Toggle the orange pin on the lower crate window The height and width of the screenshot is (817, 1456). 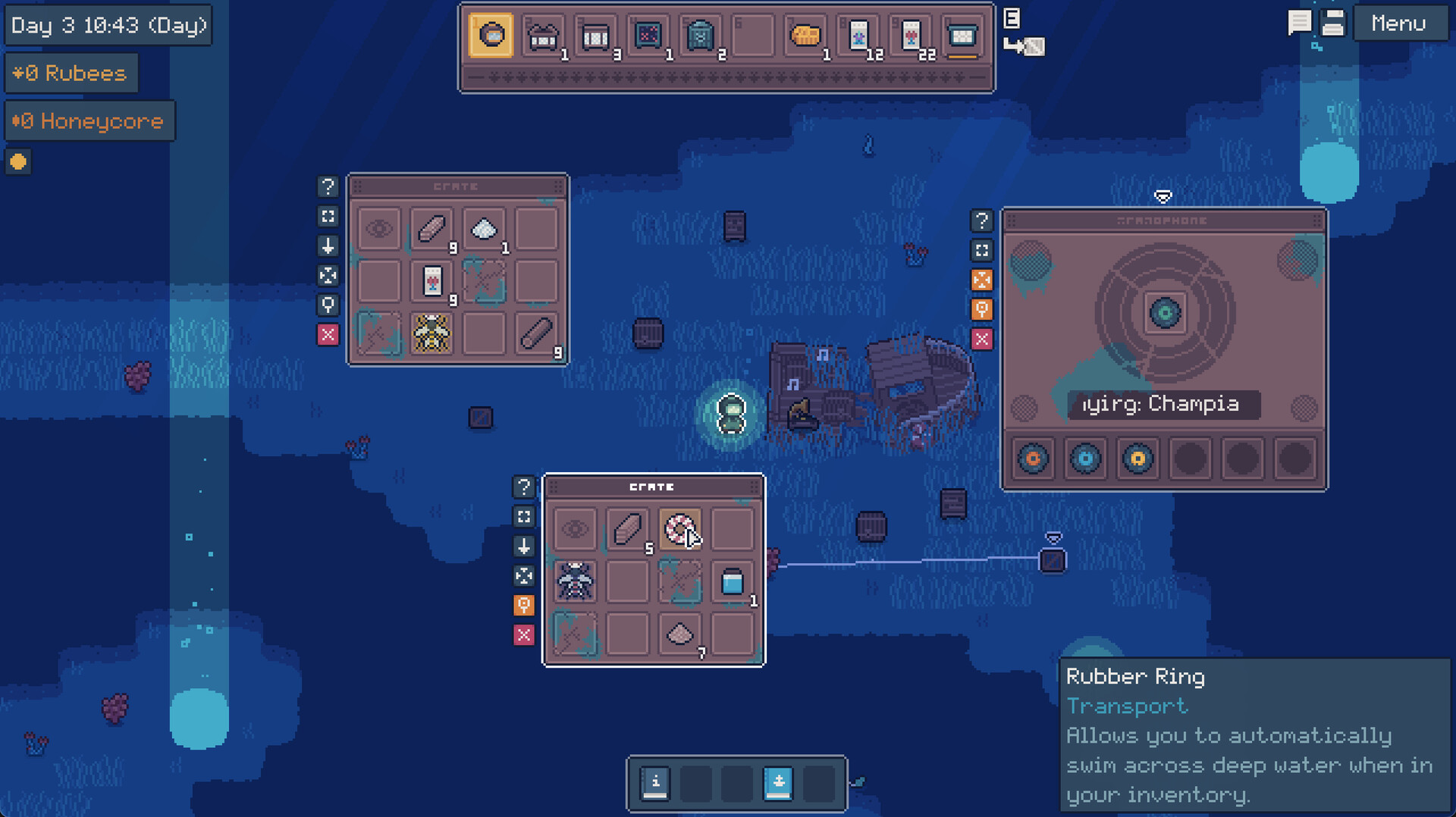click(x=524, y=606)
